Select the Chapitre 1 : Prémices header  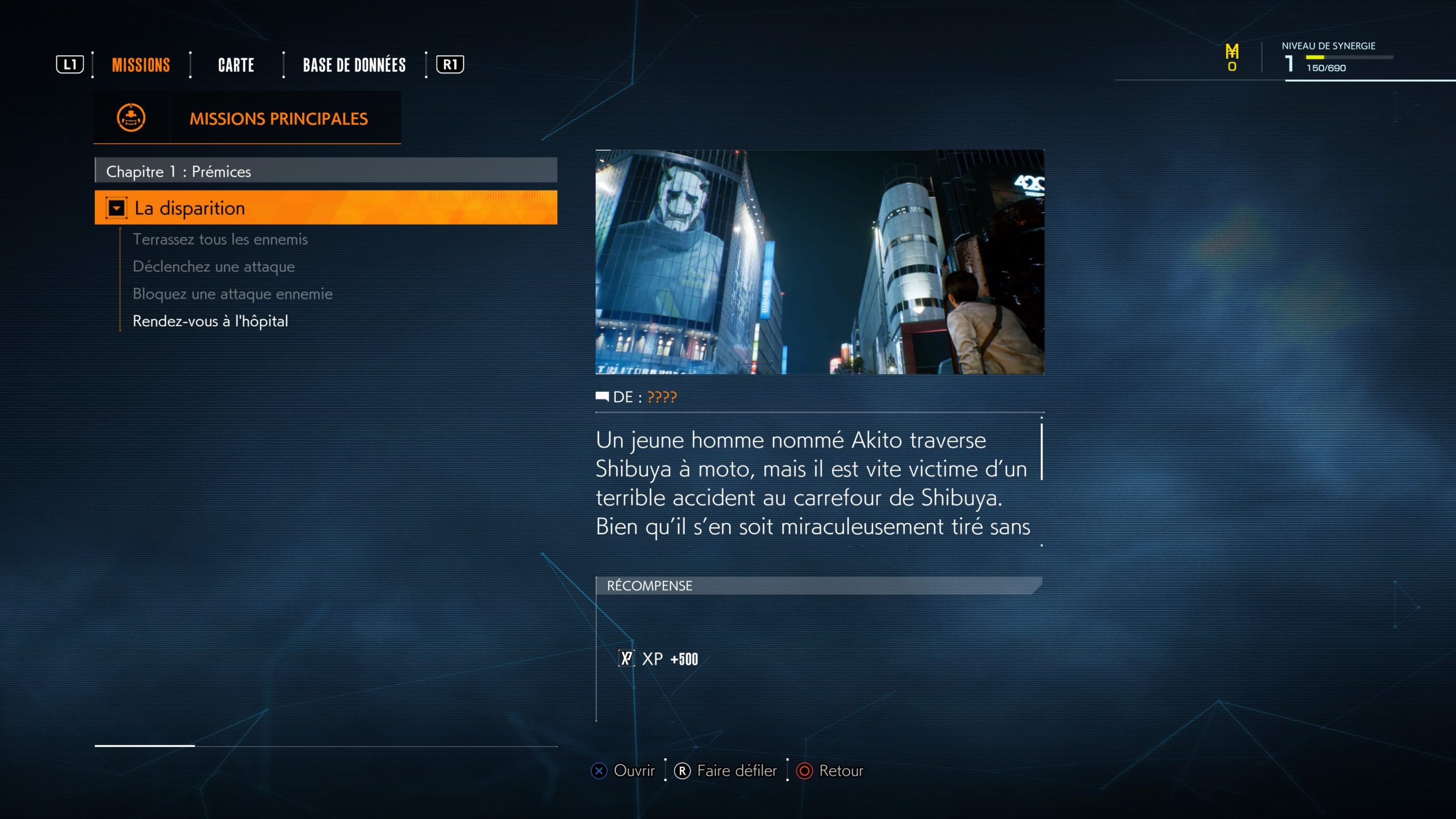coord(326,171)
